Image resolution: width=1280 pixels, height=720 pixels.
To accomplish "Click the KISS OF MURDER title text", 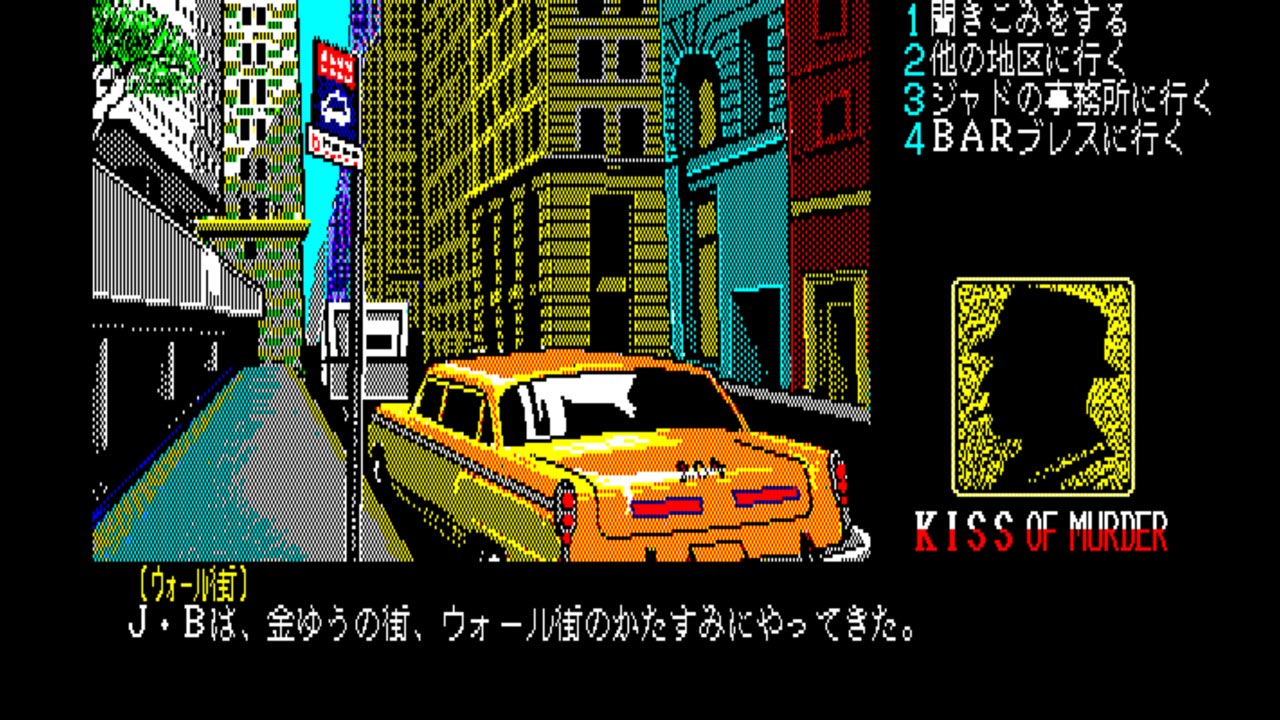I will [1040, 528].
